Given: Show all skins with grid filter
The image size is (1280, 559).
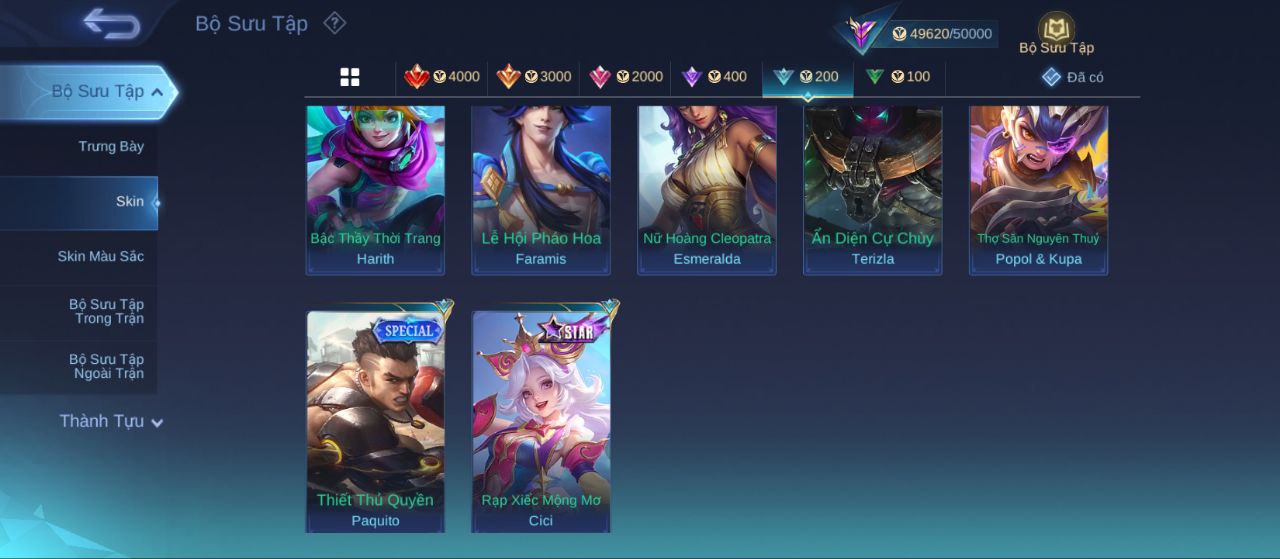Looking at the screenshot, I should [x=350, y=77].
